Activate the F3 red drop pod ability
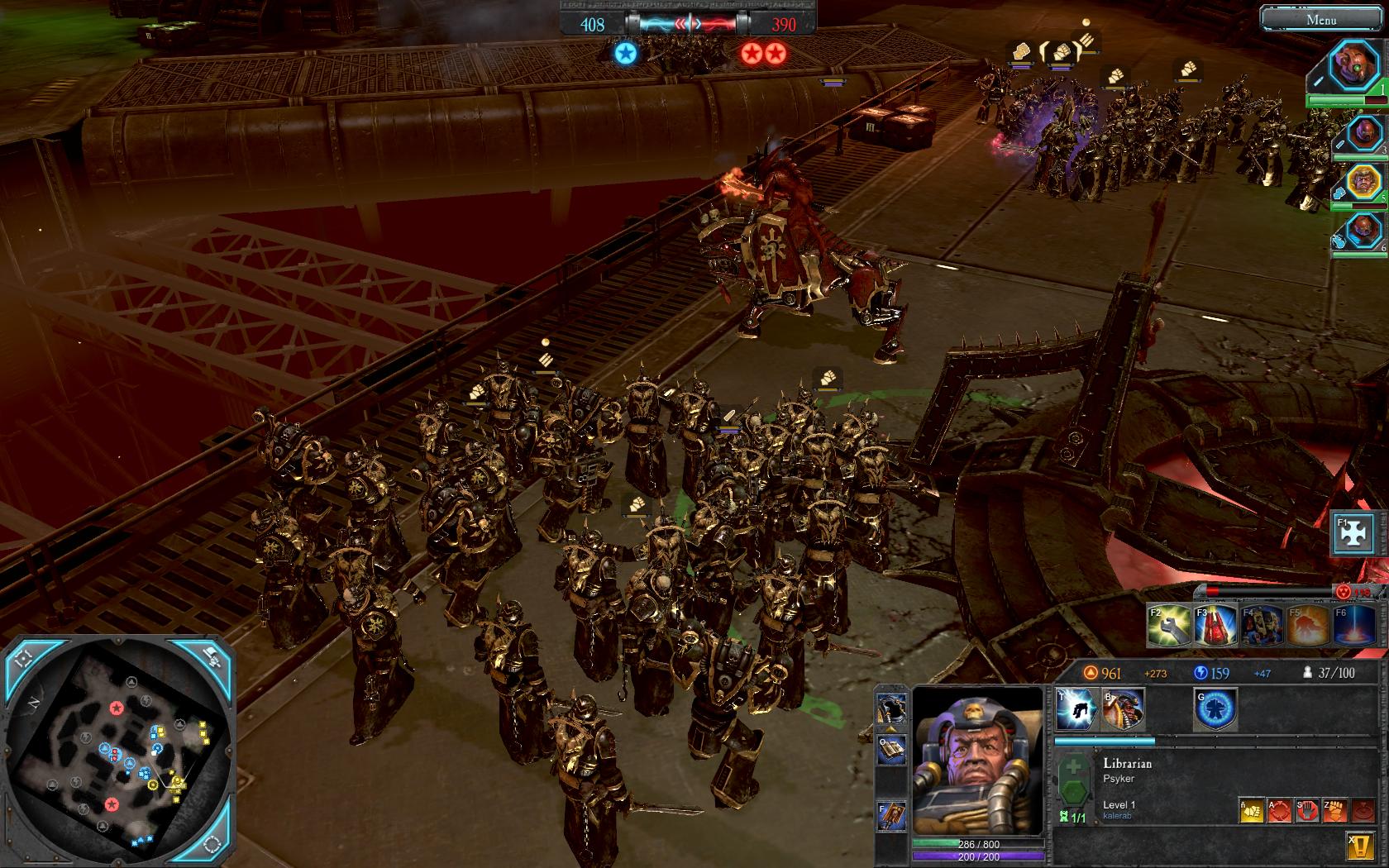 [1215, 626]
